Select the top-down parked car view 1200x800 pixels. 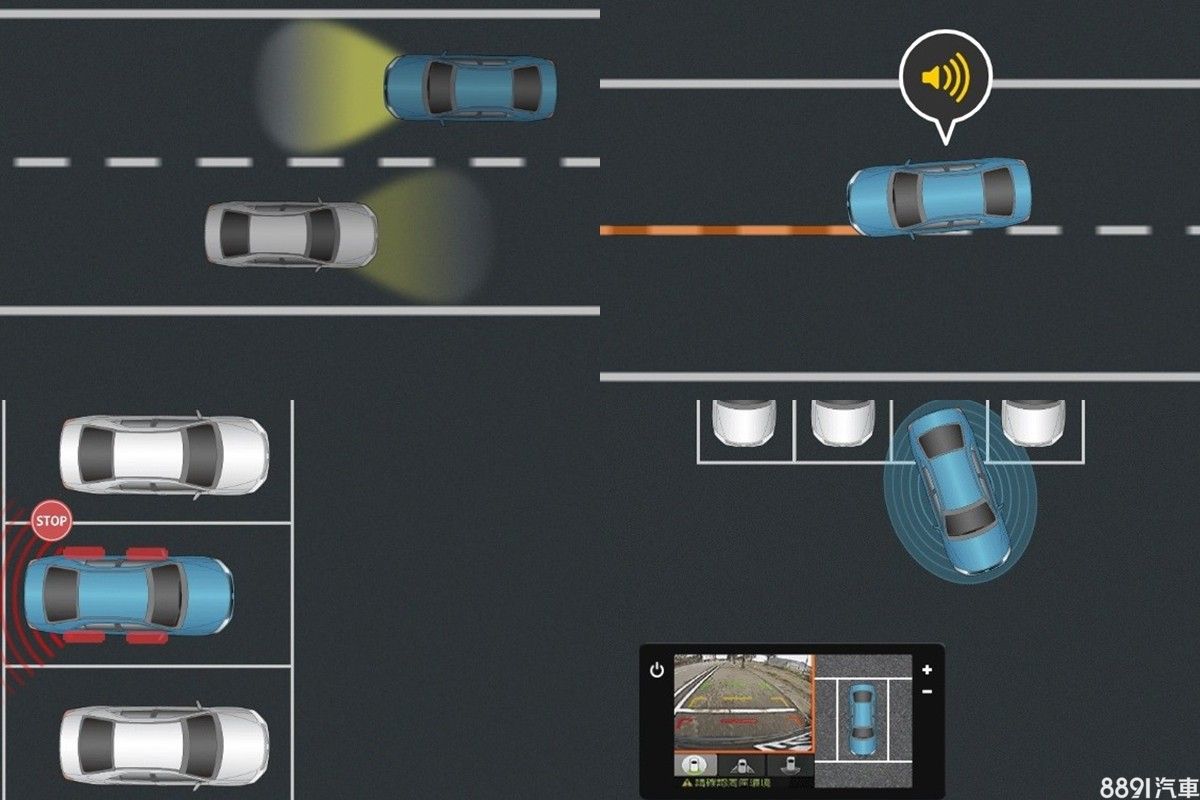[x=862, y=719]
